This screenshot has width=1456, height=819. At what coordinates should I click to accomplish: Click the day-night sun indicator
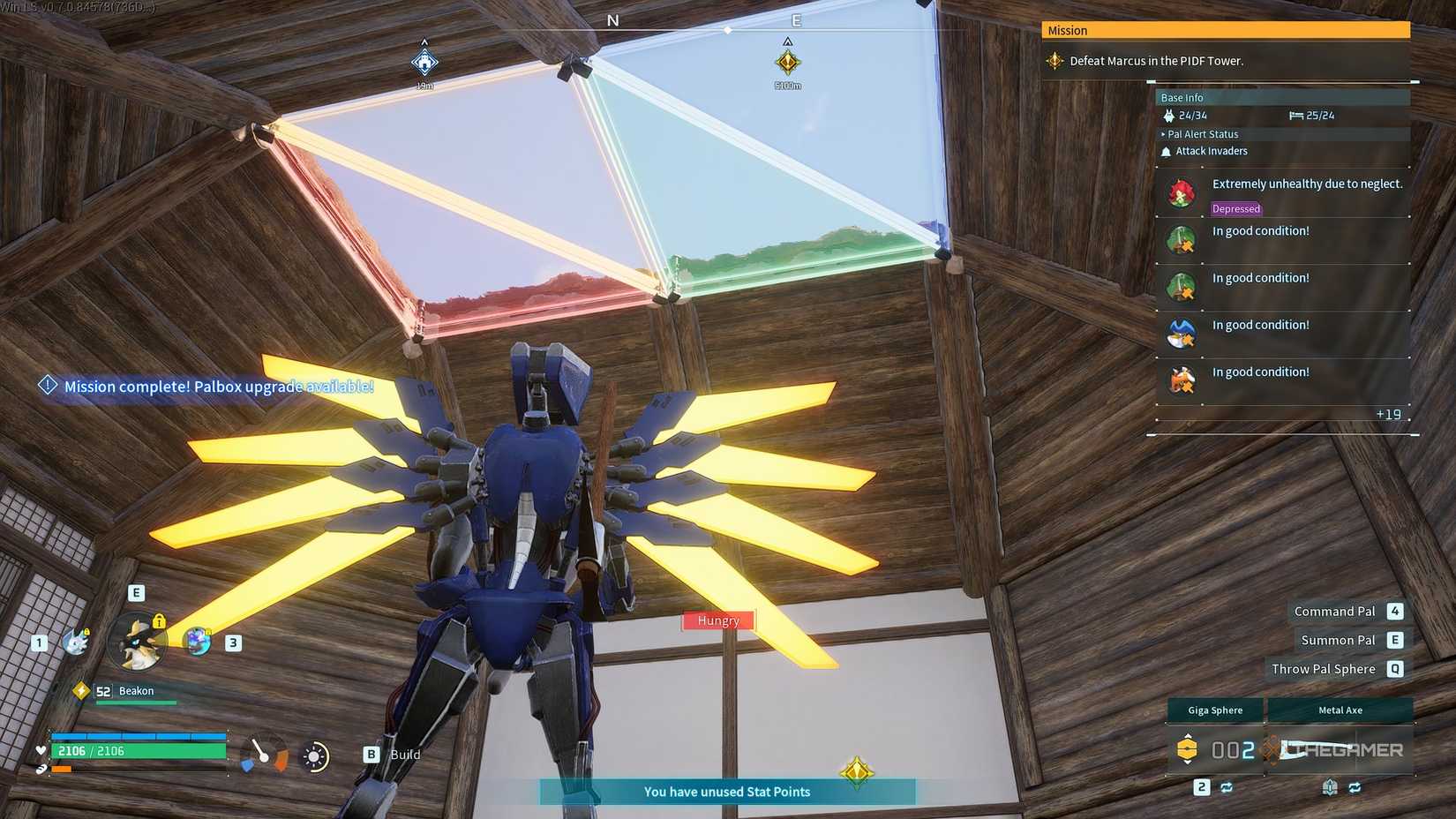click(x=316, y=755)
